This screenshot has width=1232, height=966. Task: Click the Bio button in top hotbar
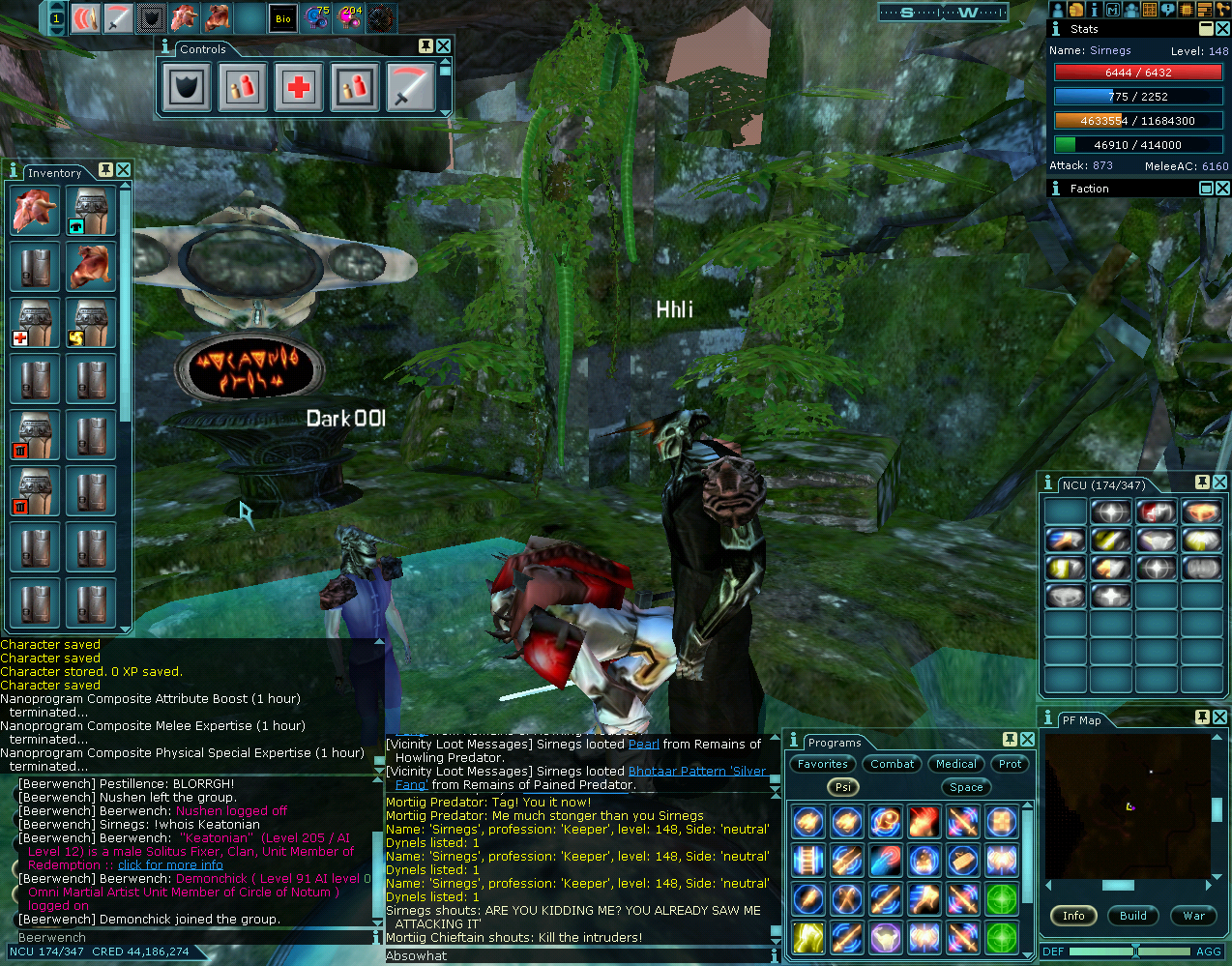(x=282, y=18)
